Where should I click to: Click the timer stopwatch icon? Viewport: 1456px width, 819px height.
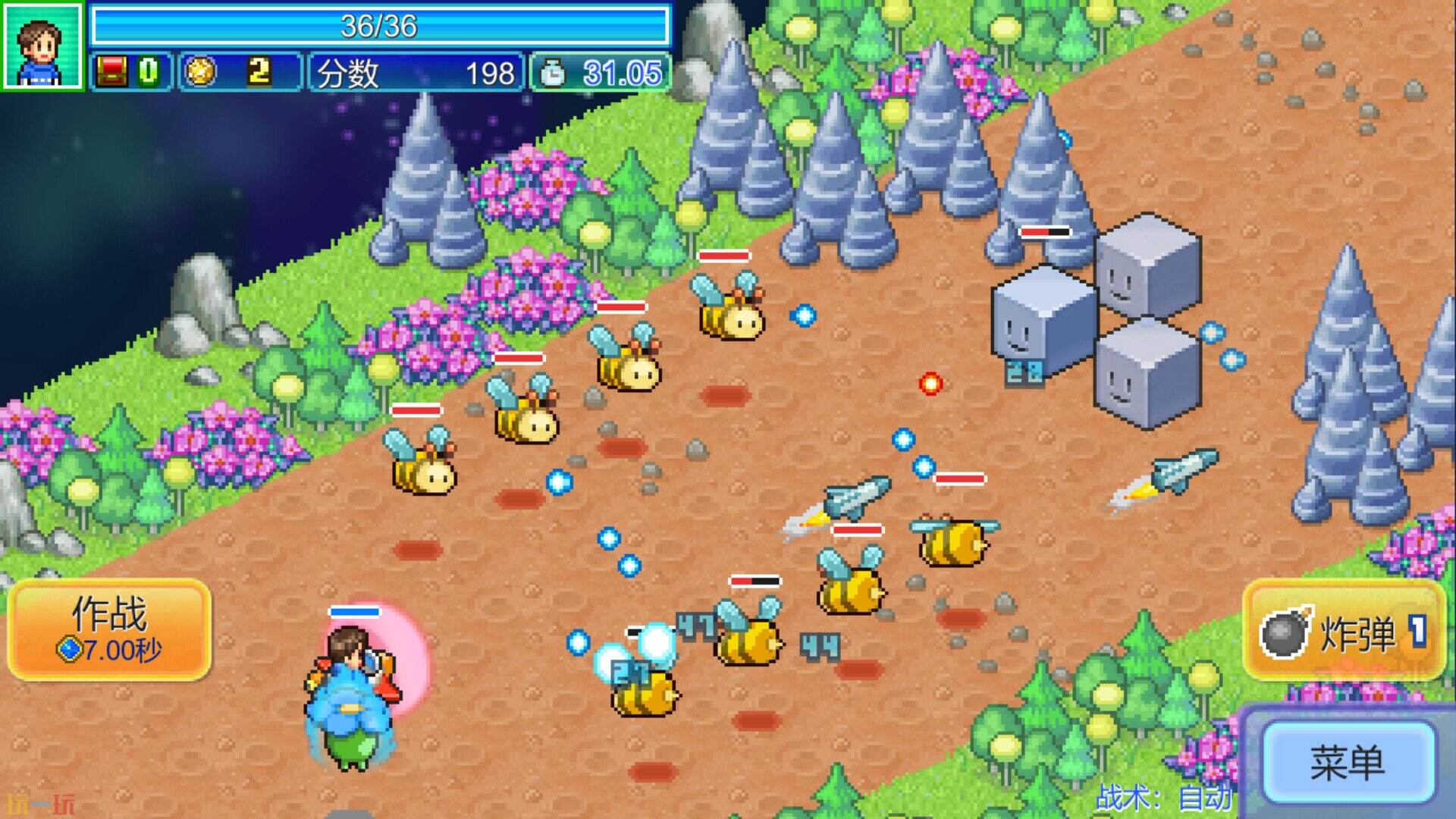pyautogui.click(x=551, y=72)
